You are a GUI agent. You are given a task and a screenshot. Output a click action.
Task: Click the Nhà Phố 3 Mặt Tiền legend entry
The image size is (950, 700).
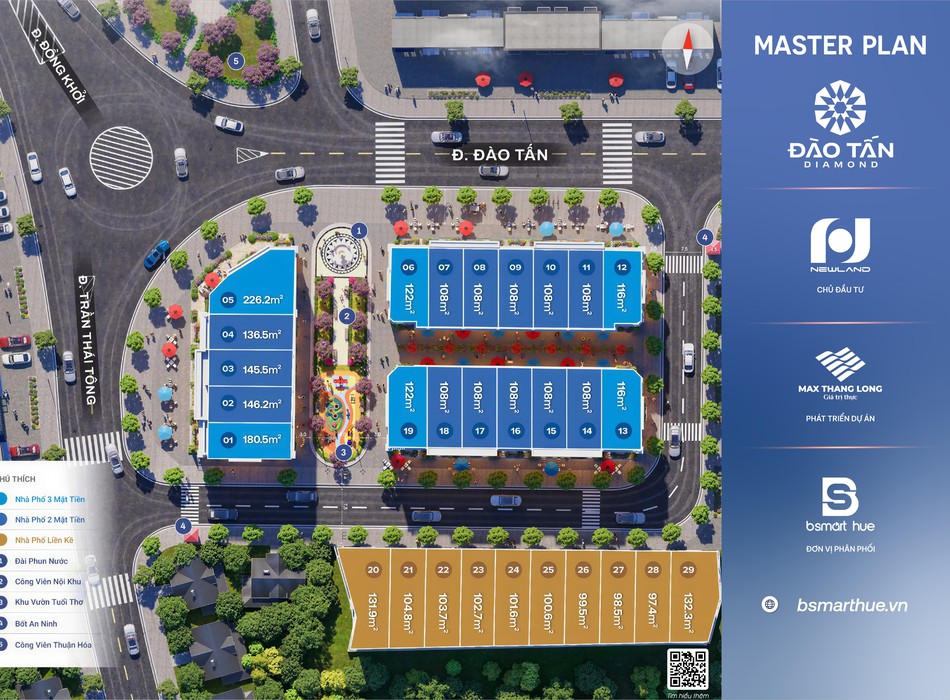click(x=48, y=497)
